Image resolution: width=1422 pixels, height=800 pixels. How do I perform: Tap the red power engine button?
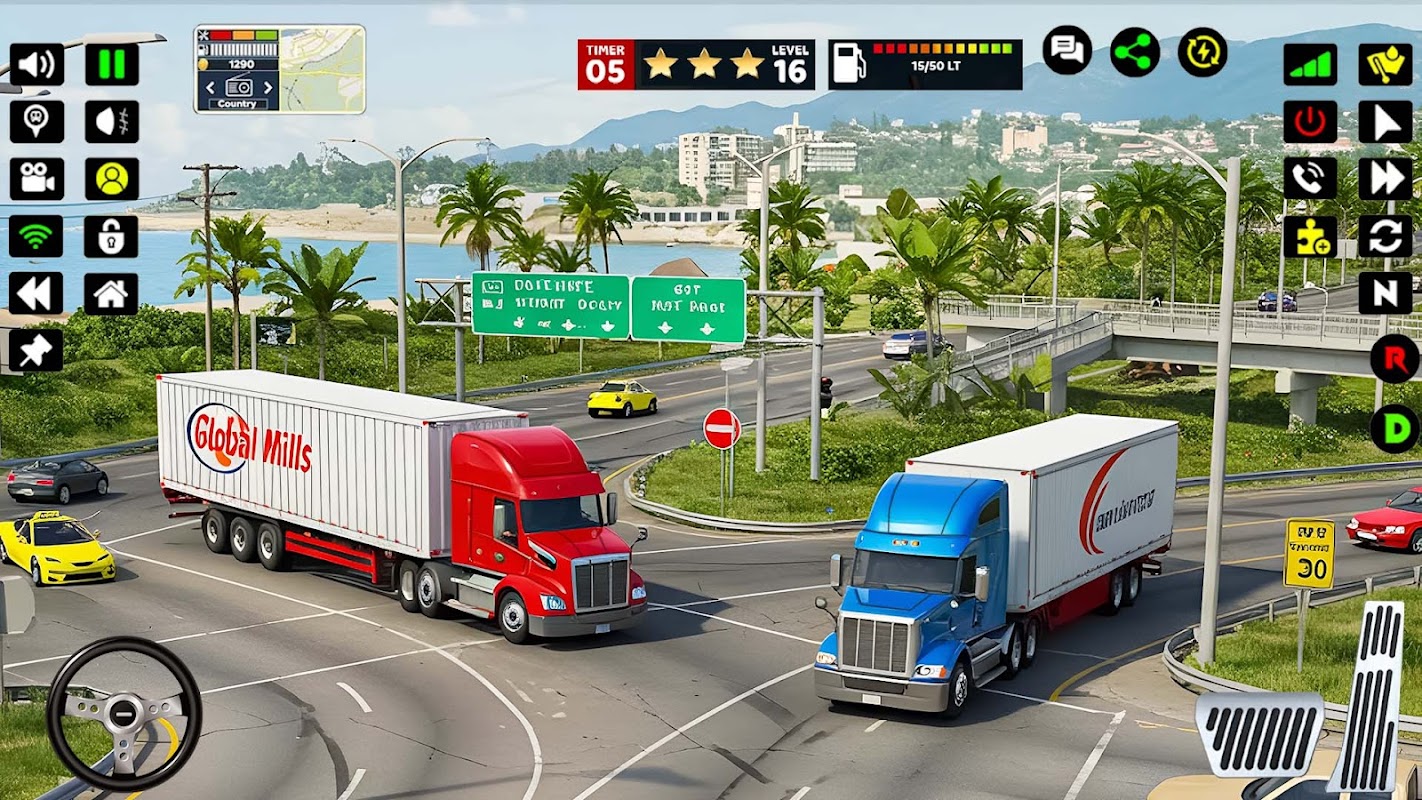(x=1310, y=122)
